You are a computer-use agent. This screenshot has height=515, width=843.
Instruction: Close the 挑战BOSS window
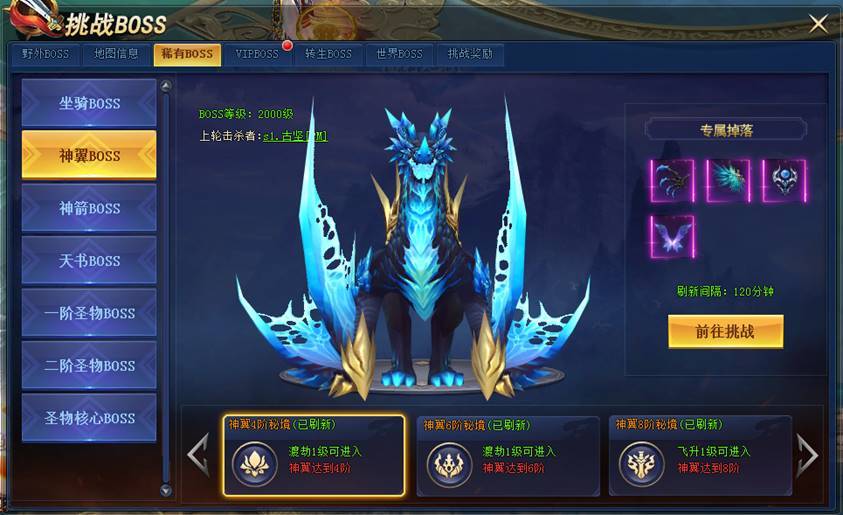pyautogui.click(x=818, y=24)
